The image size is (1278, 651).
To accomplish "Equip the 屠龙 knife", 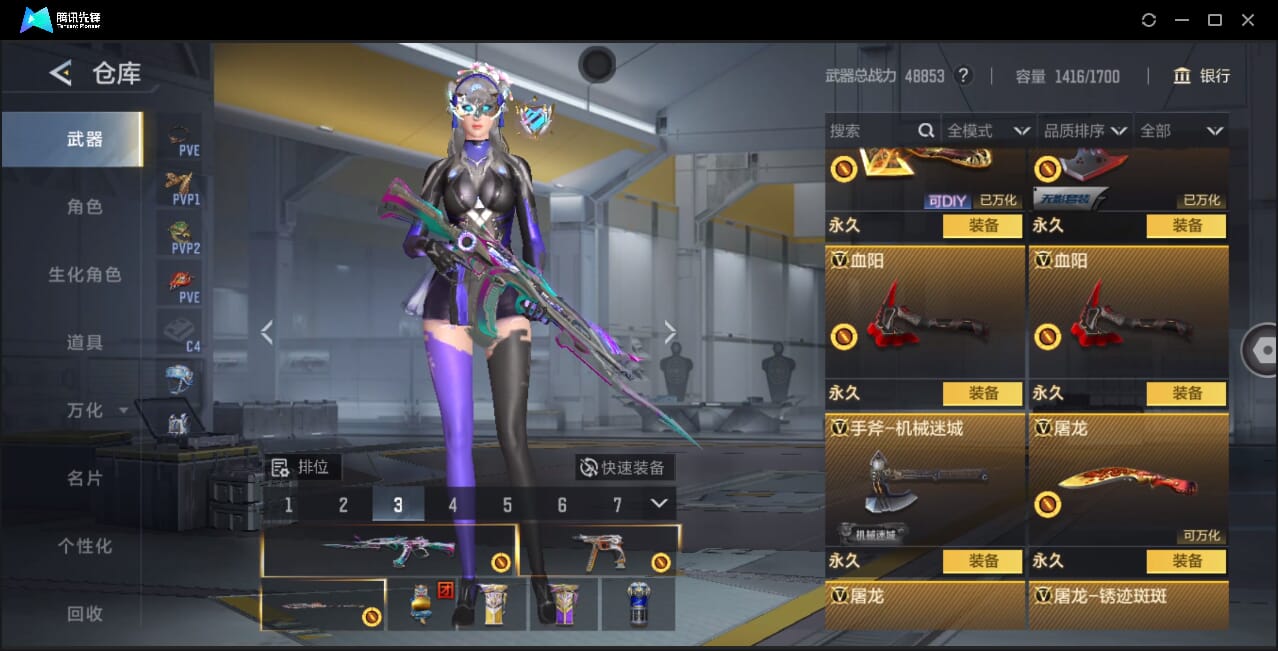I will pyautogui.click(x=1186, y=561).
